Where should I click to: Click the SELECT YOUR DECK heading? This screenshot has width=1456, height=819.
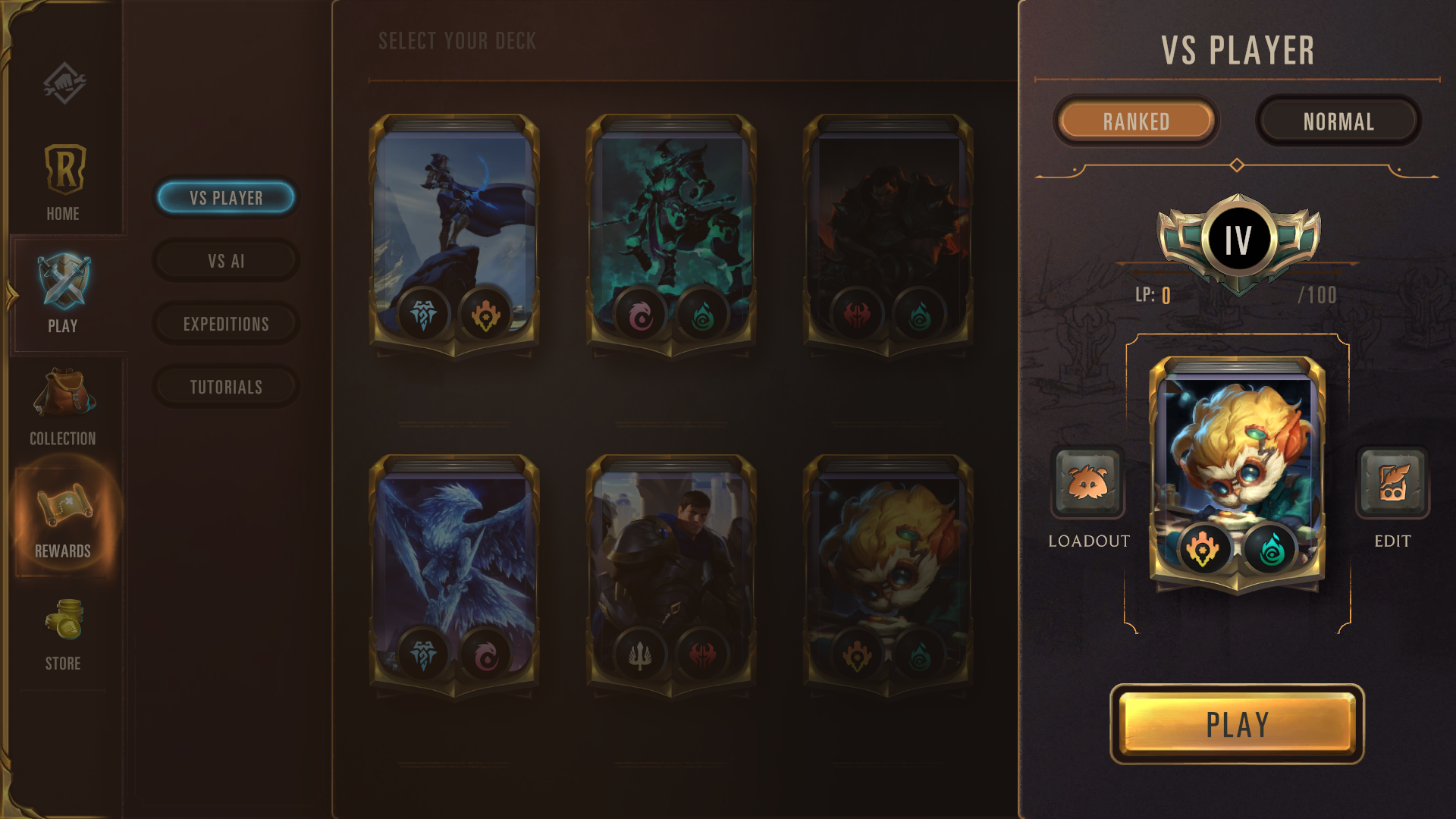[x=456, y=42]
